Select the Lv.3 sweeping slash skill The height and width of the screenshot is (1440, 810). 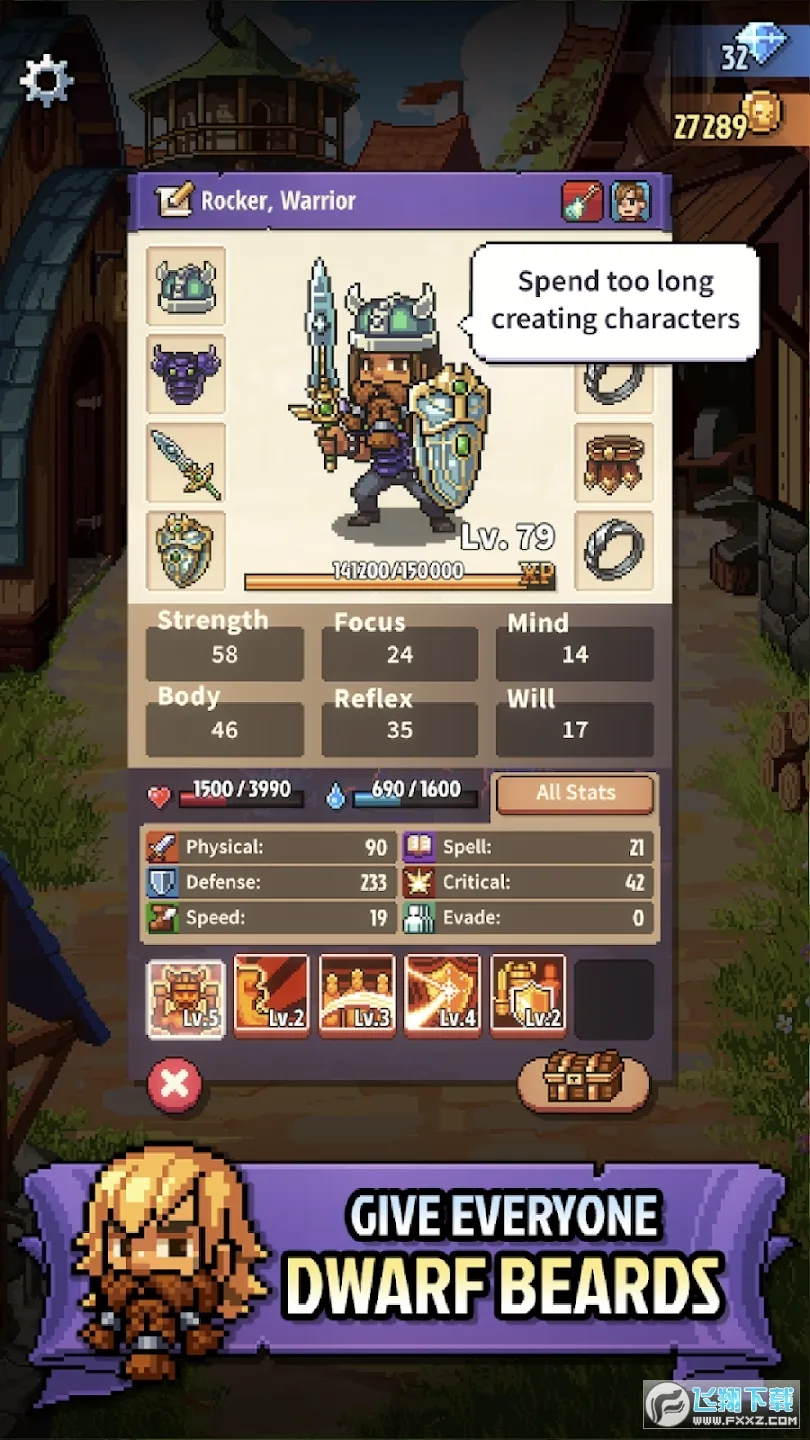pos(357,998)
